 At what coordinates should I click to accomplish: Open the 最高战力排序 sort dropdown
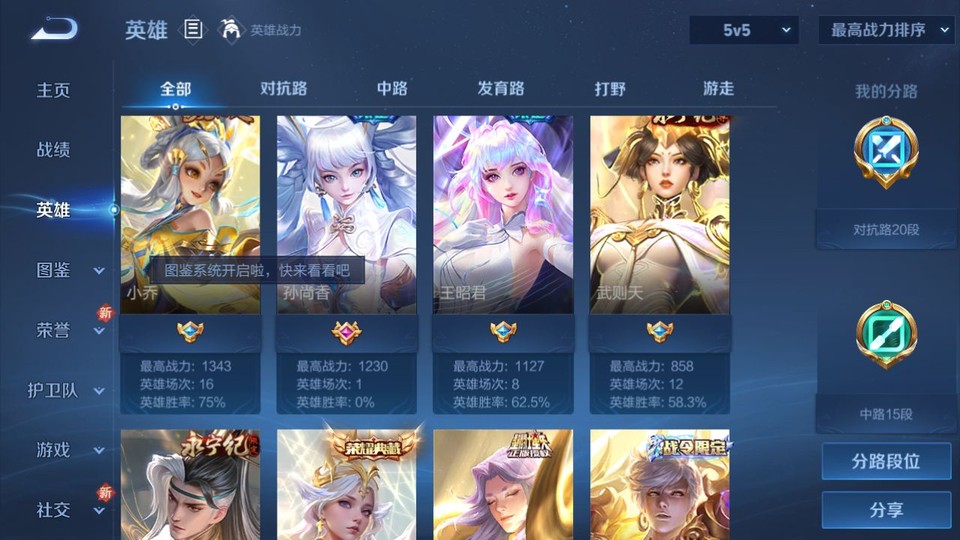point(886,30)
